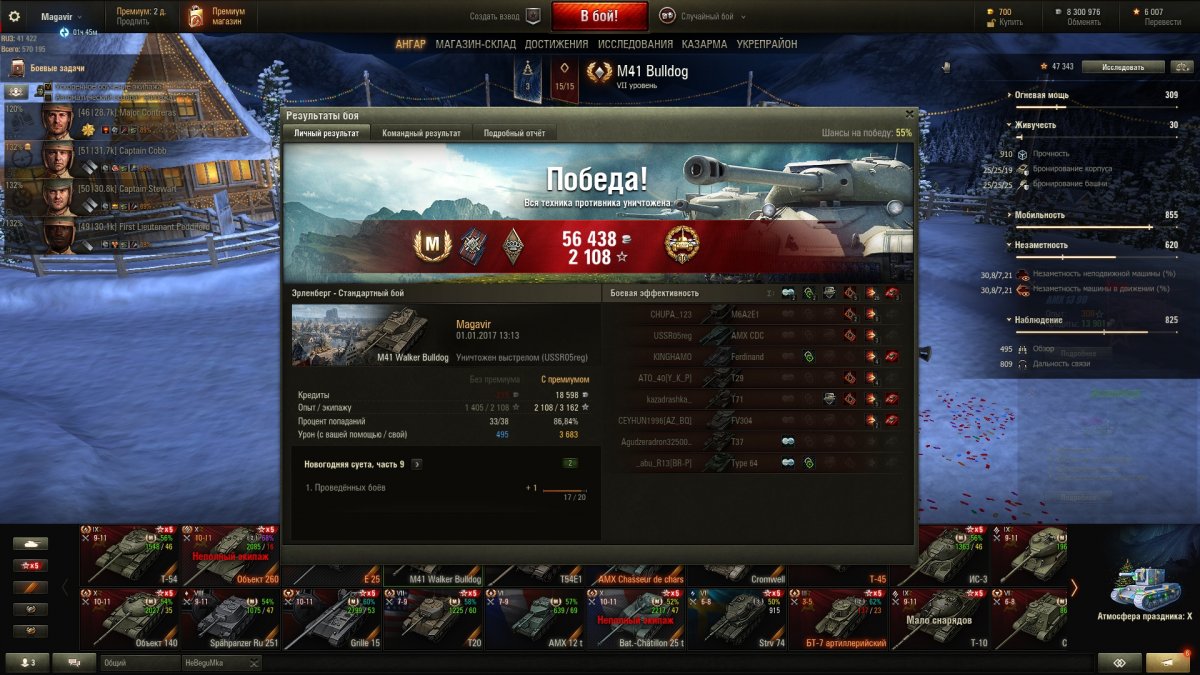Select the T-54 tank in carousel
Image resolution: width=1200 pixels, height=675 pixels.
[128, 554]
